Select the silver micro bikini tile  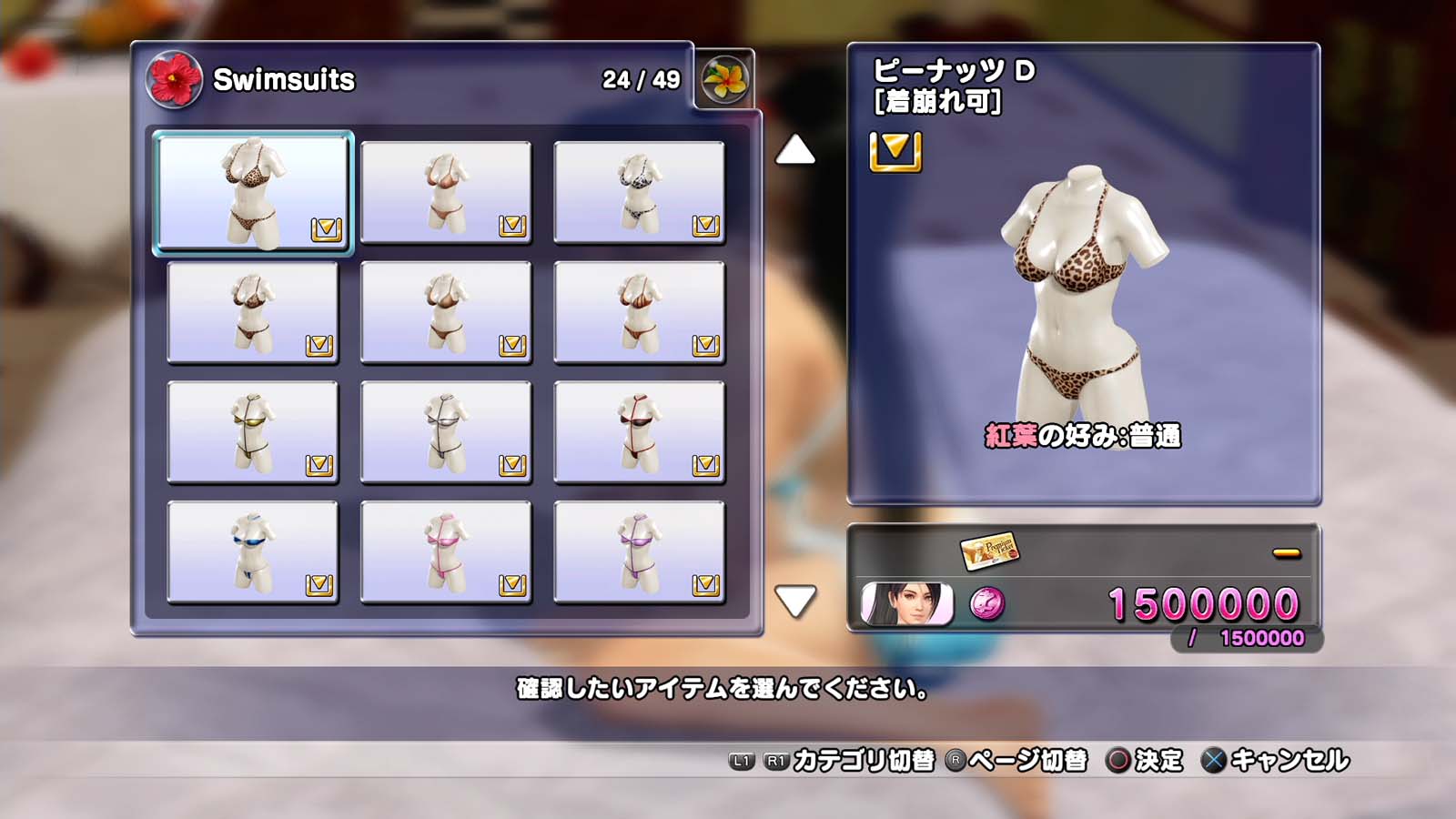[446, 432]
